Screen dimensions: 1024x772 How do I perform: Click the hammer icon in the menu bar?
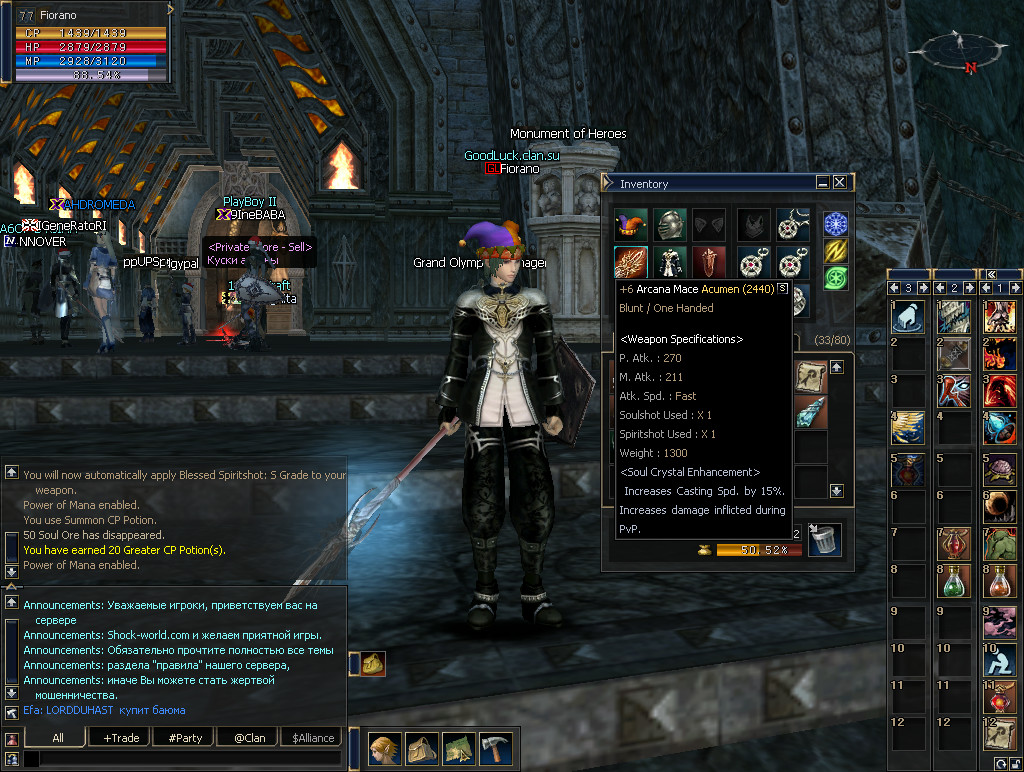(x=495, y=748)
